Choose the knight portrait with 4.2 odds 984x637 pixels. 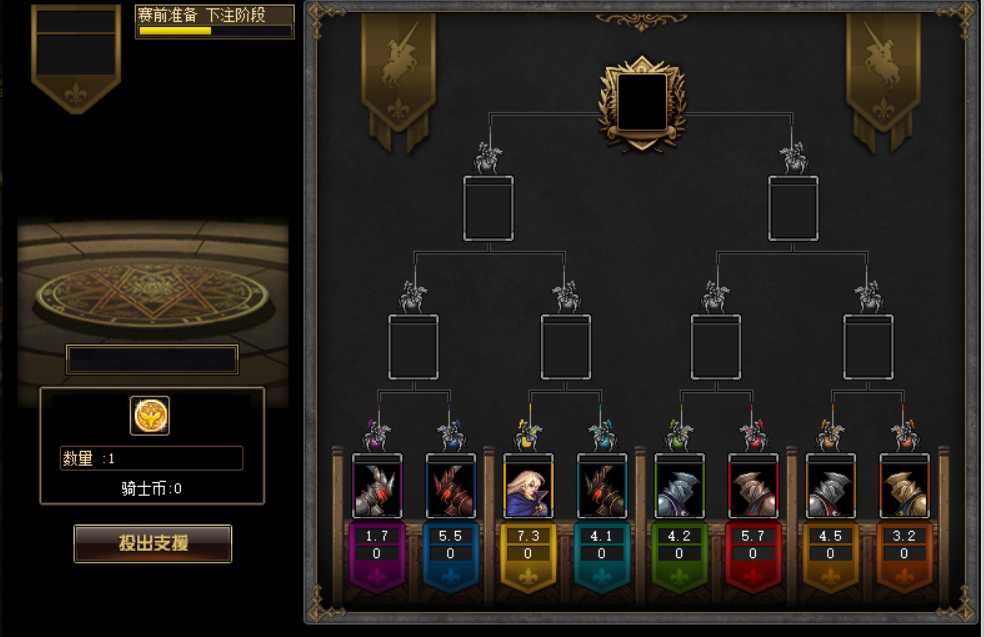click(679, 488)
